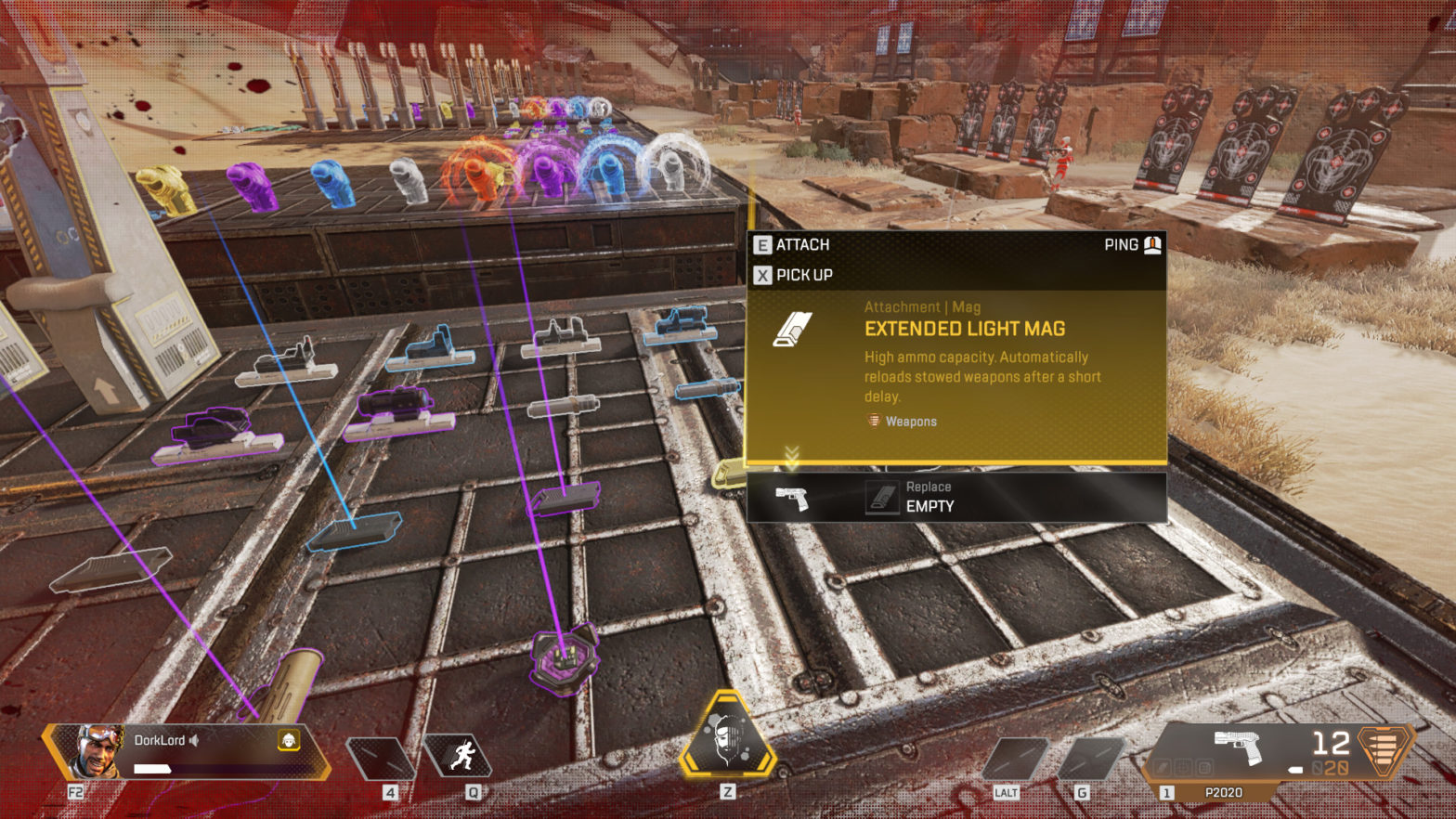
Task: Click the Mirage badge icon on the banner
Action: click(x=290, y=740)
